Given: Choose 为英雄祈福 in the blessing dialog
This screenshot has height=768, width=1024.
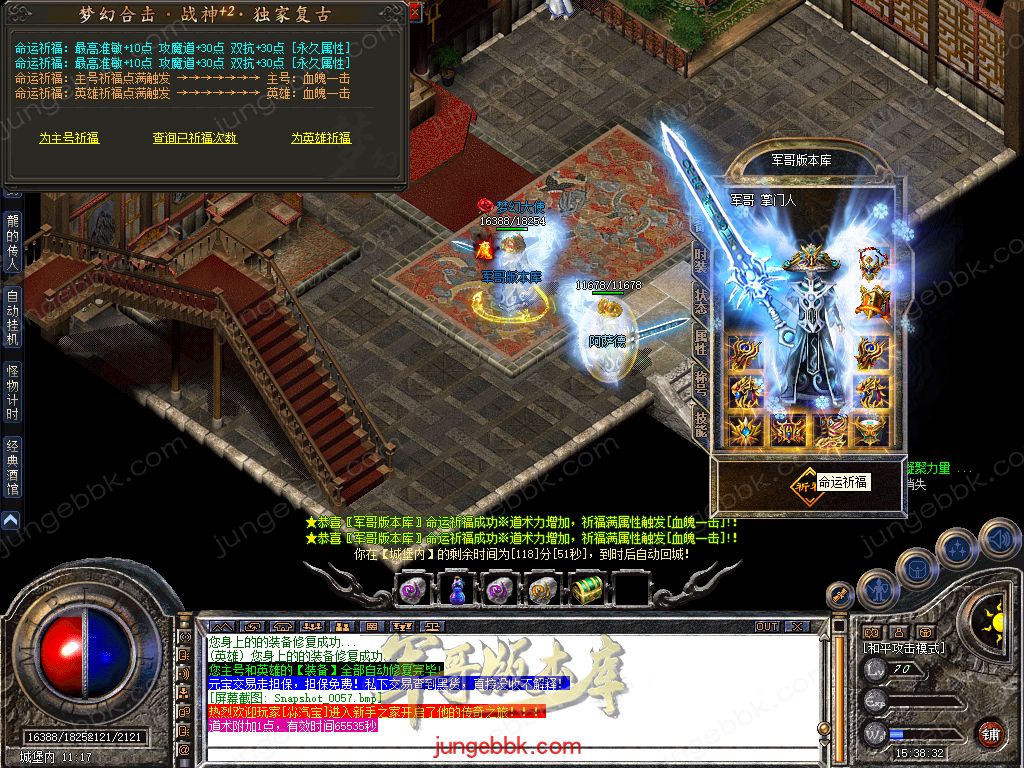Looking at the screenshot, I should coord(321,138).
